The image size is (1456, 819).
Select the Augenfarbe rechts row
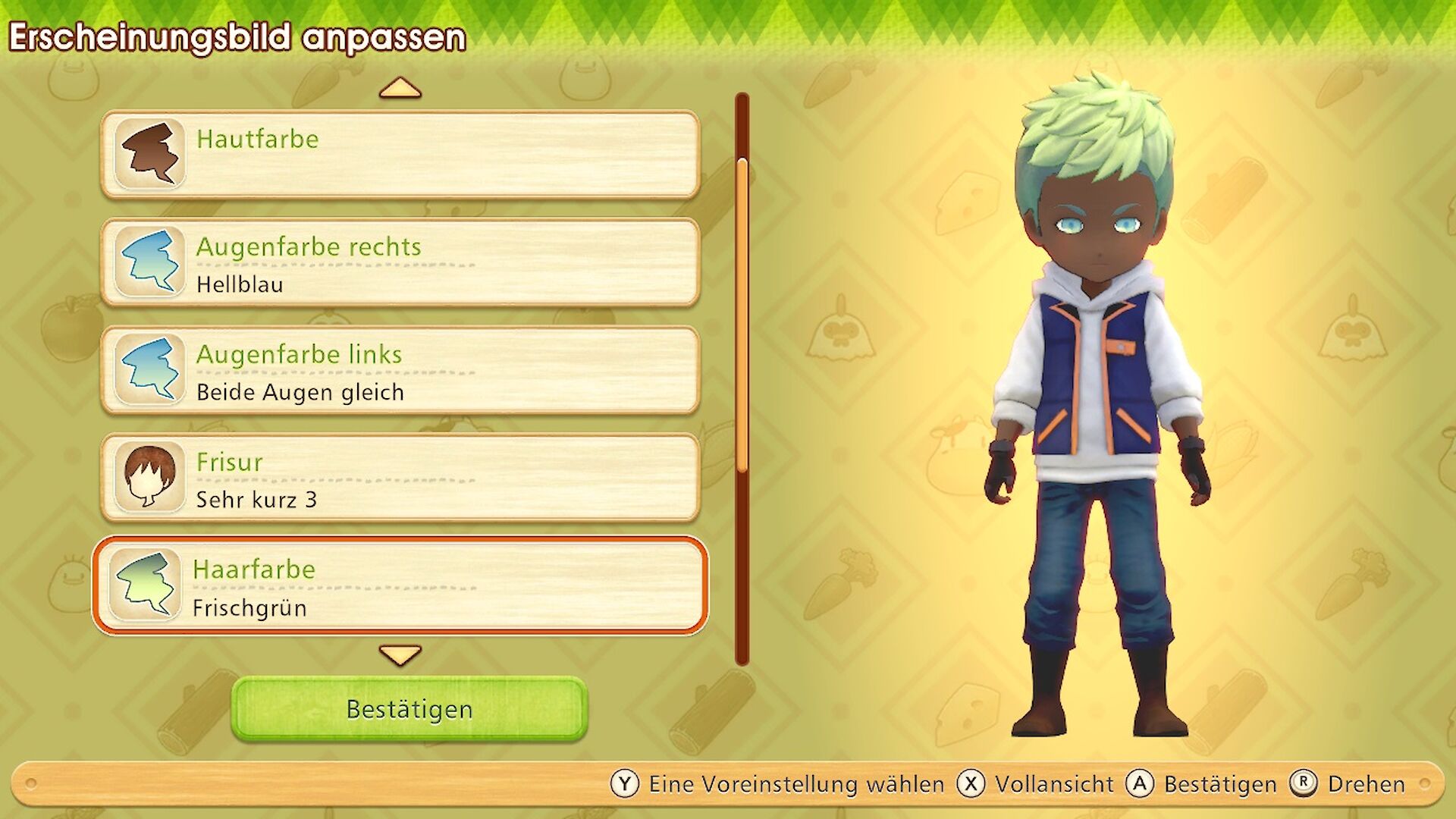click(400, 262)
